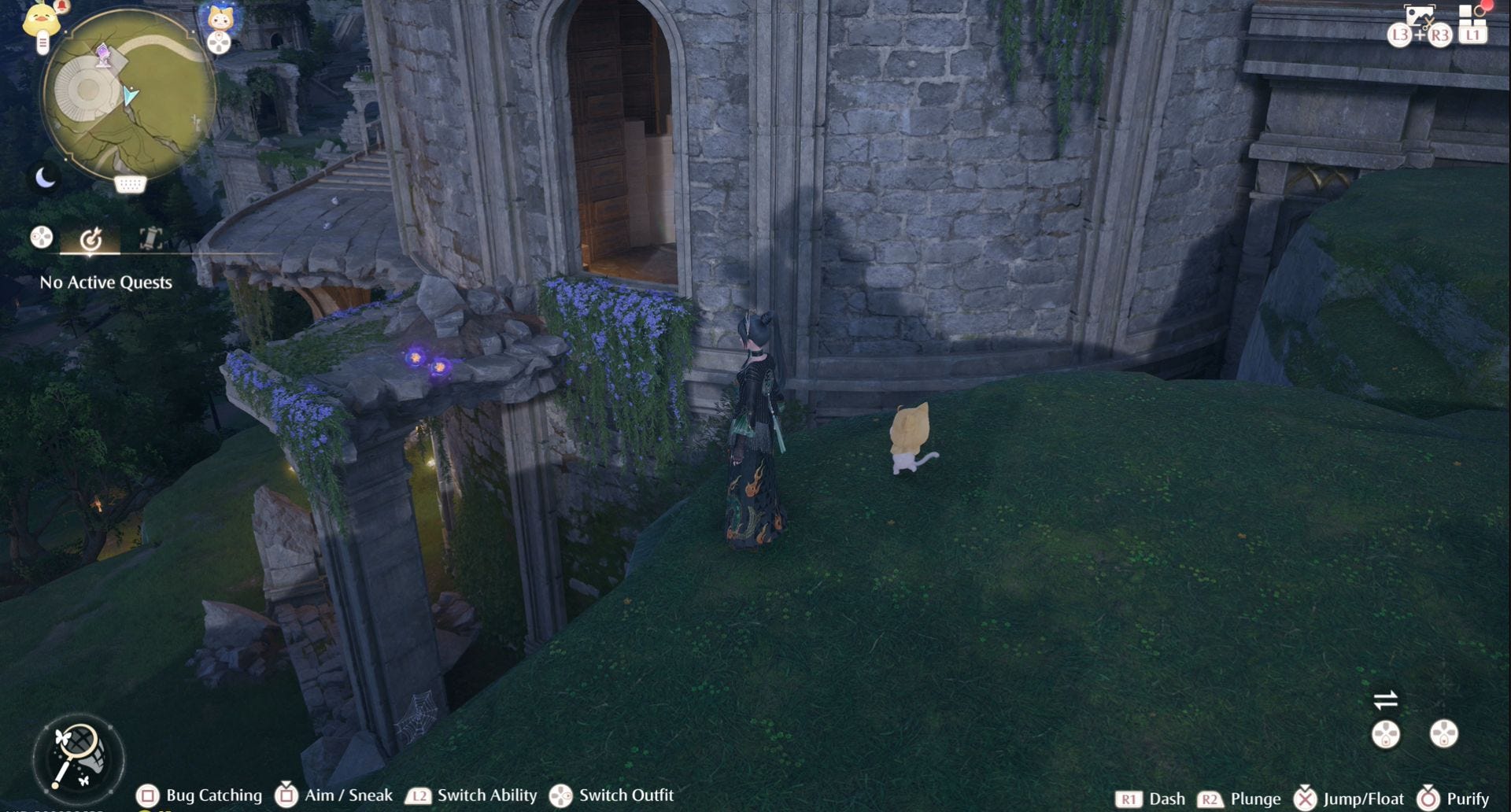Click the No Active Quests text

tap(105, 282)
